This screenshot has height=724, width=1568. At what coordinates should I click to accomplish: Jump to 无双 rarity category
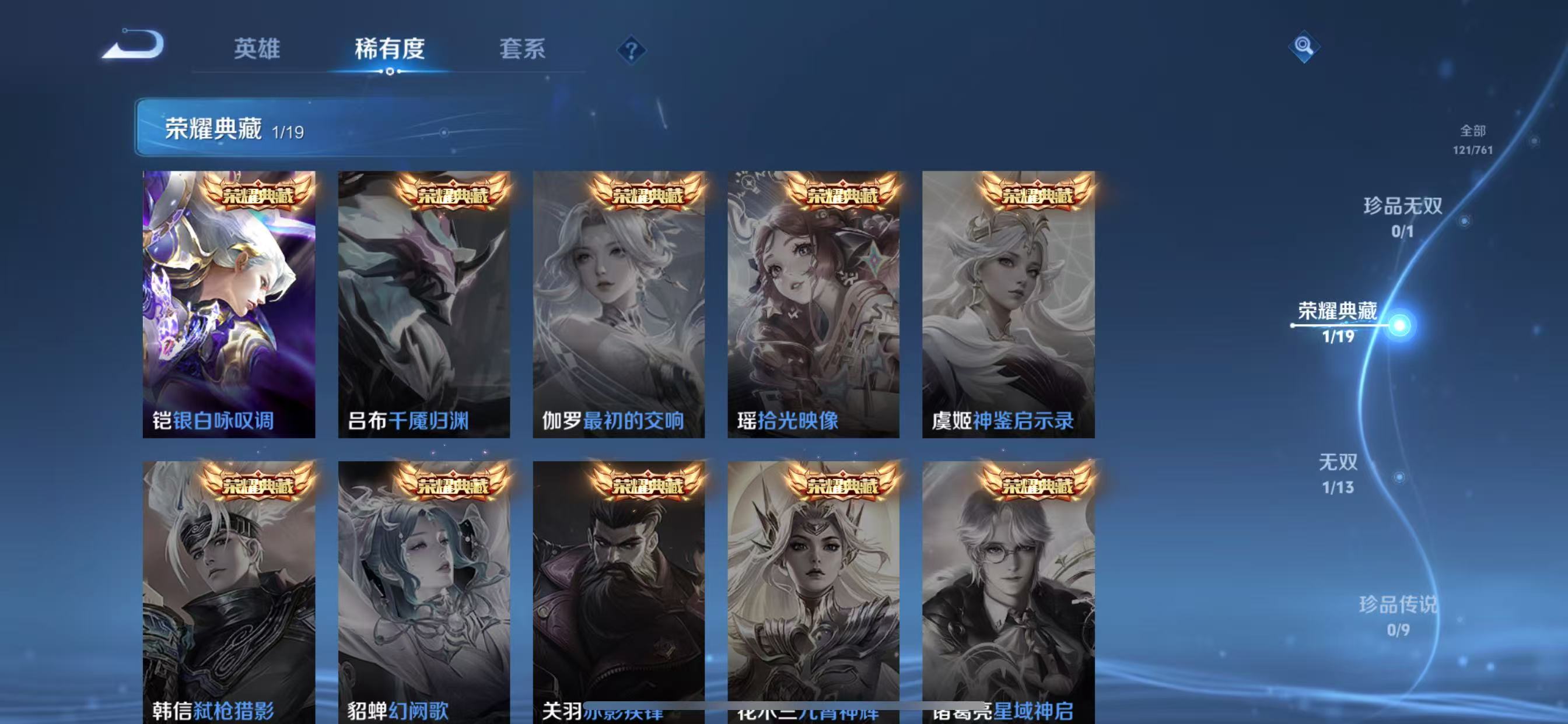(1338, 473)
